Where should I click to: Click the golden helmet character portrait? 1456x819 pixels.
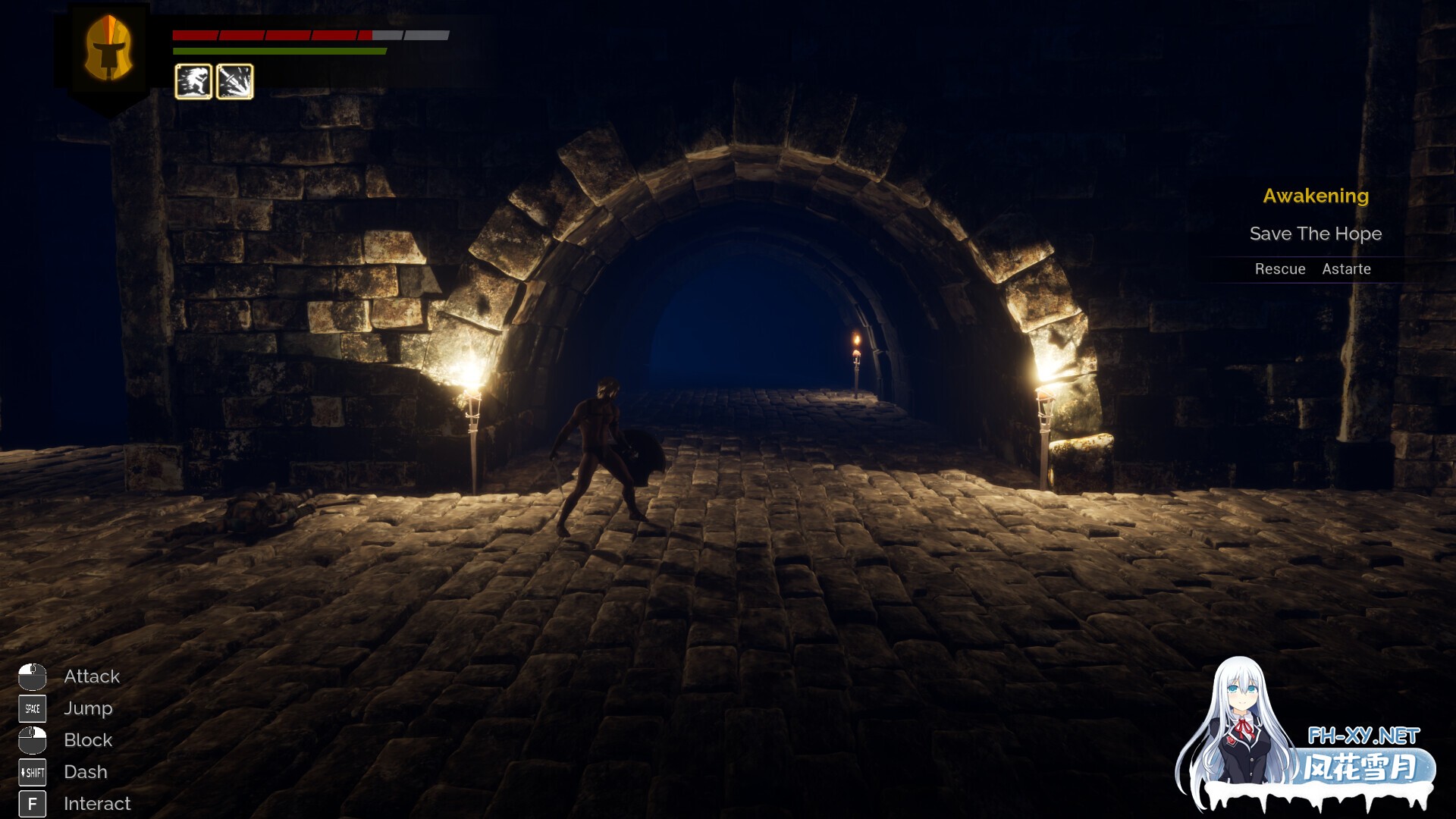[x=108, y=49]
